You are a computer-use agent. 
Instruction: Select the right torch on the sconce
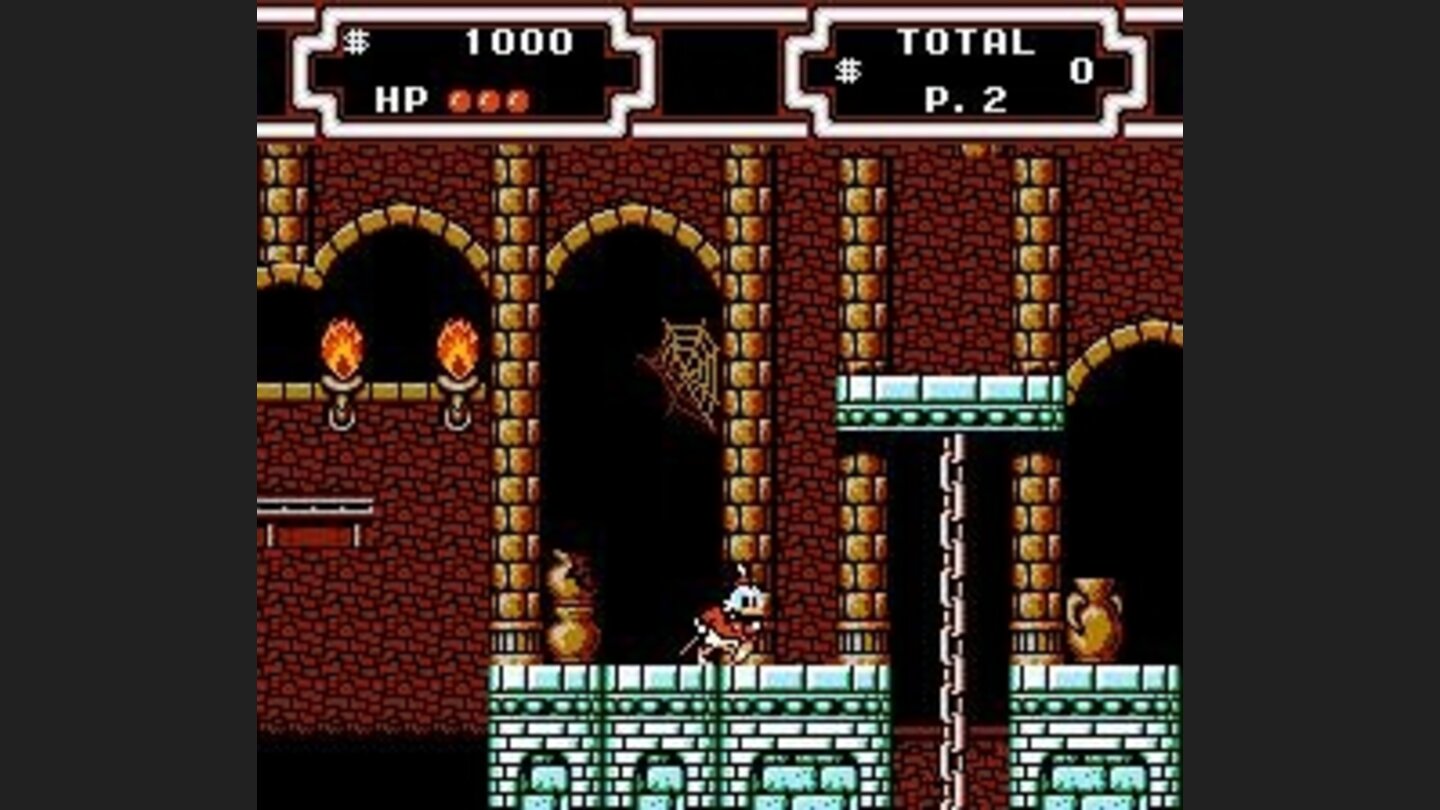tap(456, 350)
